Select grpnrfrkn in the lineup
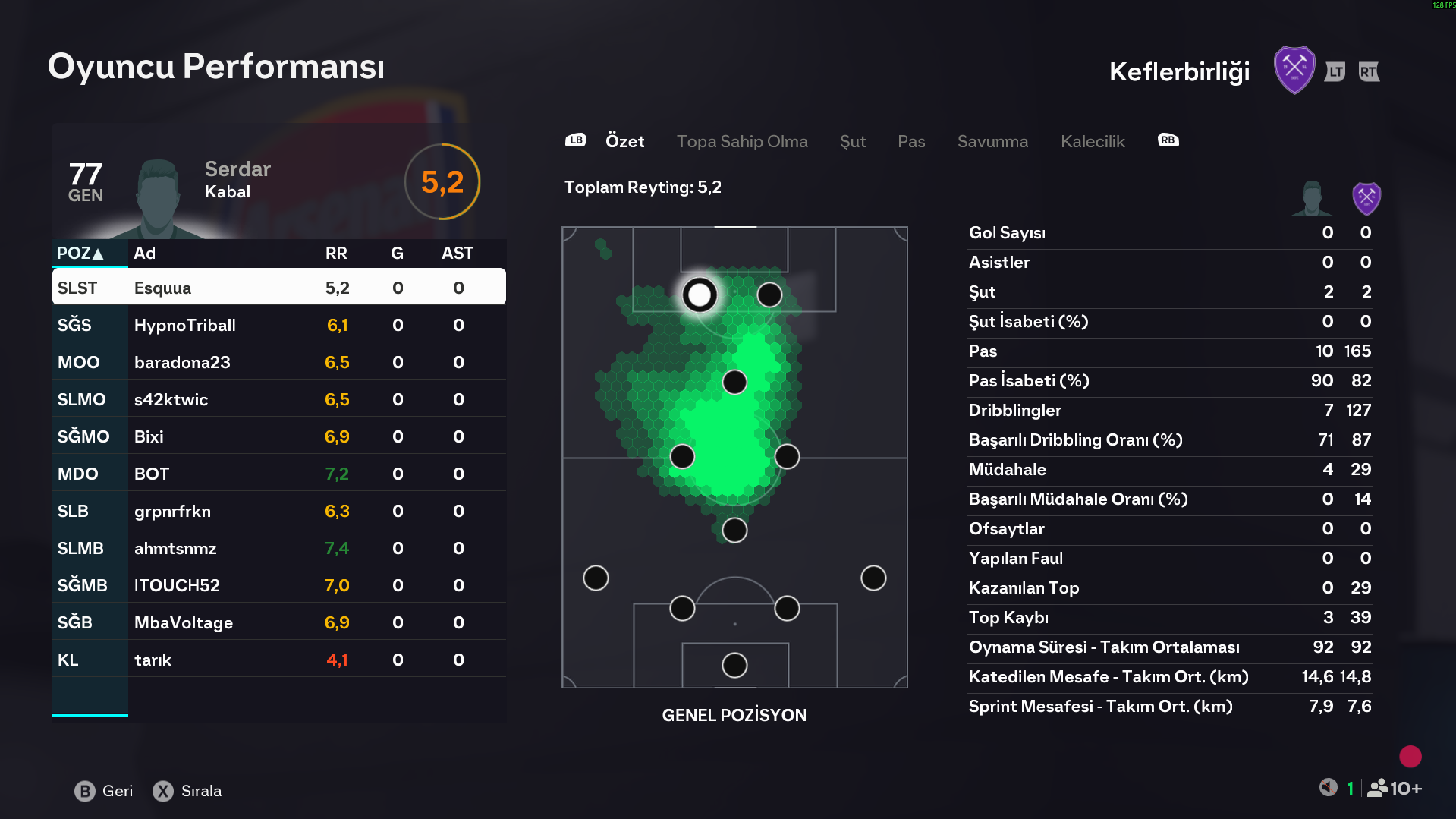1456x819 pixels. (278, 511)
